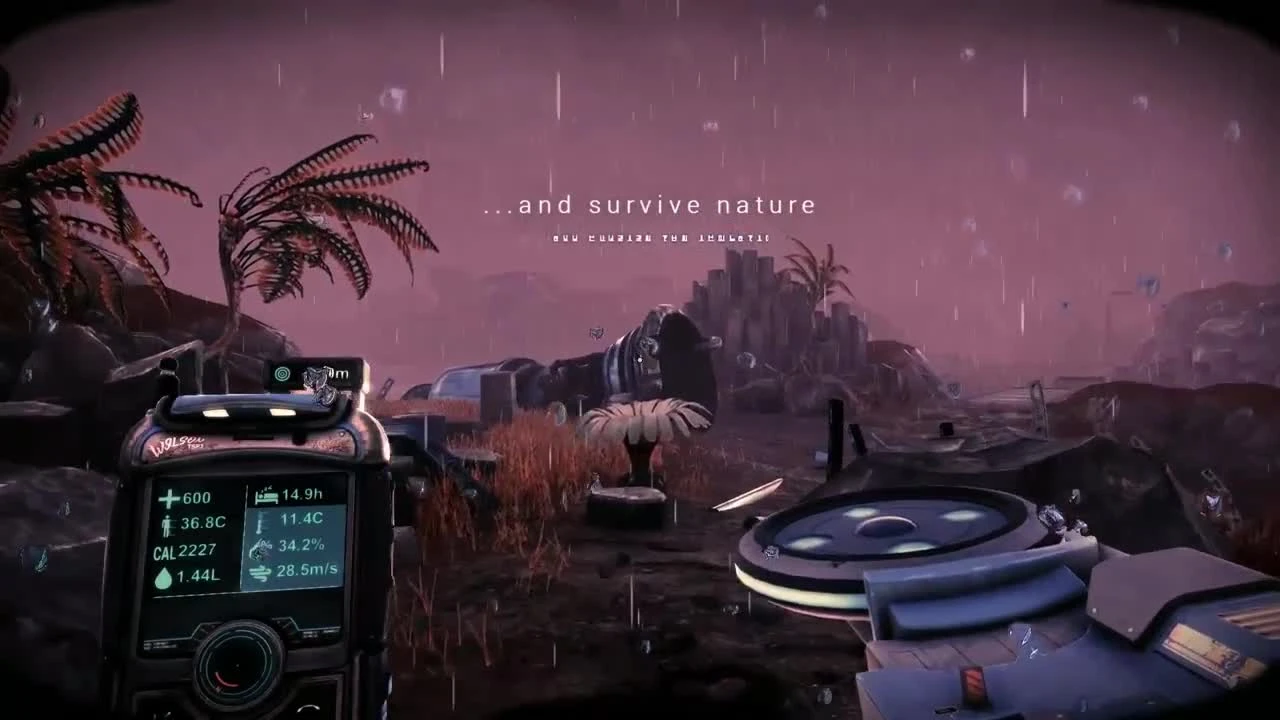
Task: Click the '...and survive nature' title text
Action: (x=648, y=205)
